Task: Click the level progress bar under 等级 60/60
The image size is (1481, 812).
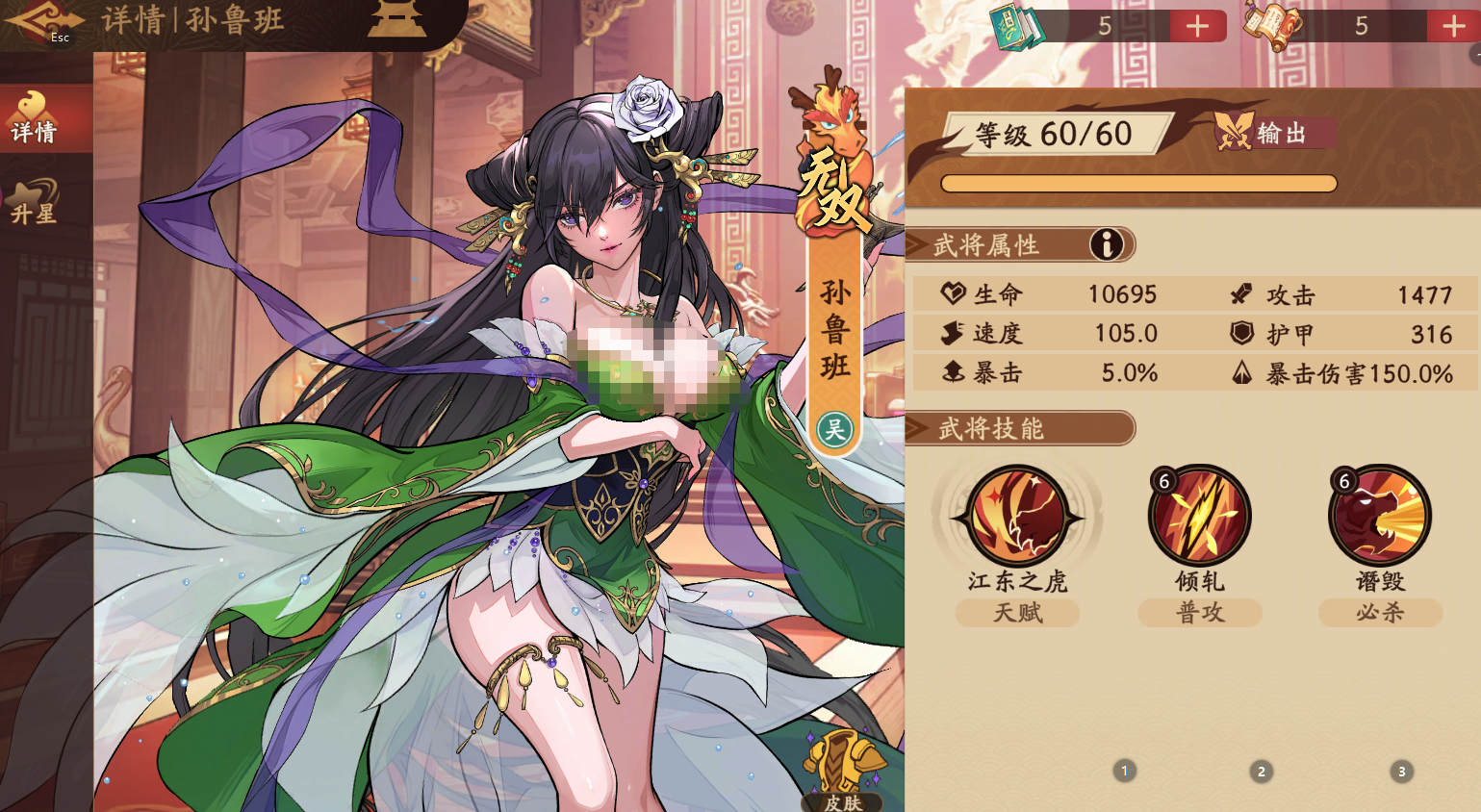Action: [1138, 183]
